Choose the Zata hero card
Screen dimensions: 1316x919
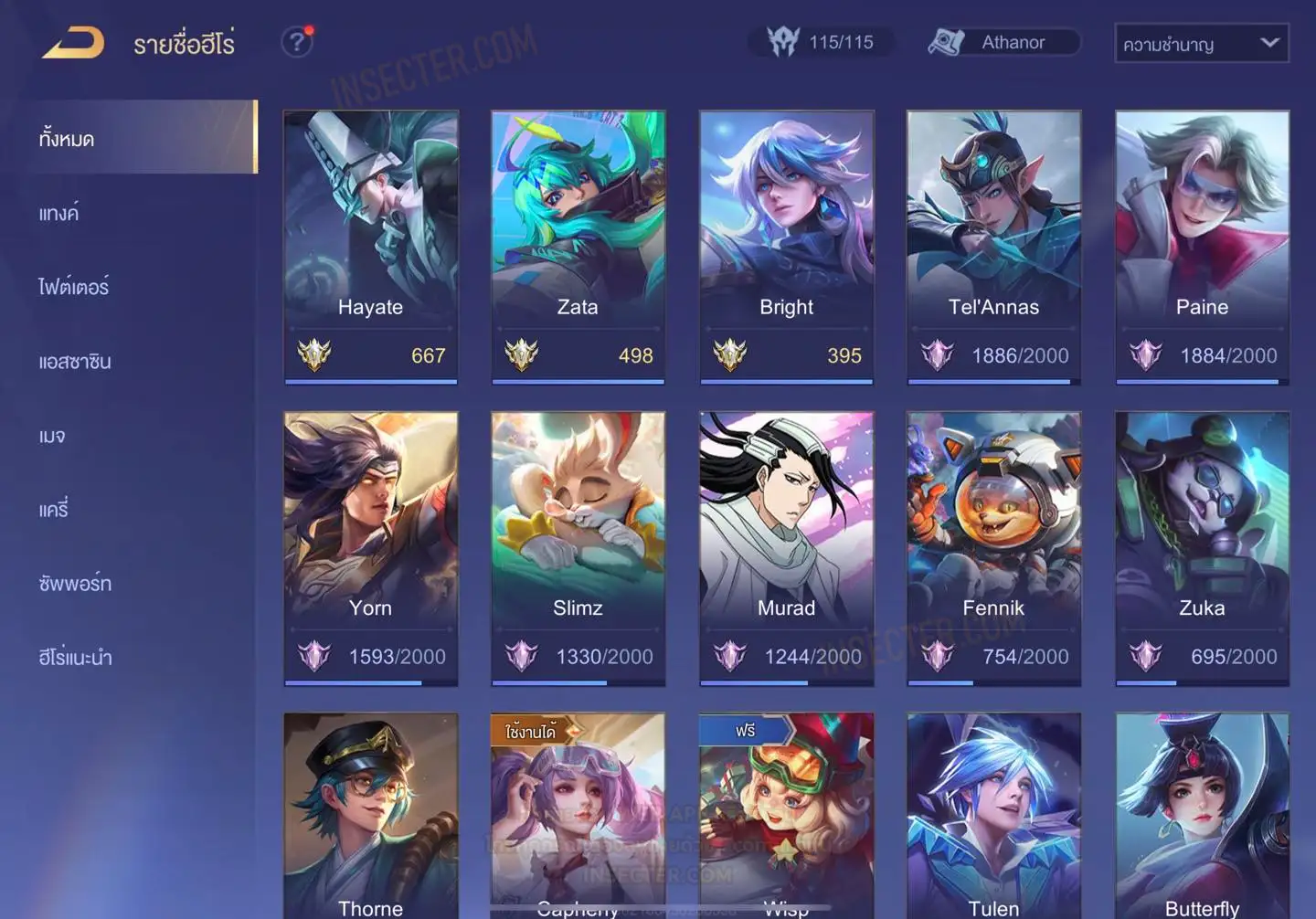click(x=578, y=247)
